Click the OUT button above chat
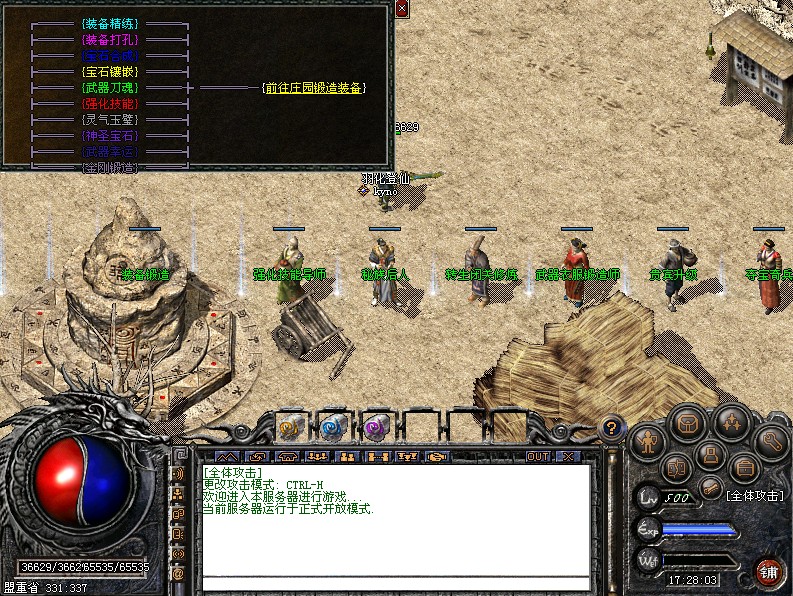The width and height of the screenshot is (793, 596). pyautogui.click(x=538, y=457)
